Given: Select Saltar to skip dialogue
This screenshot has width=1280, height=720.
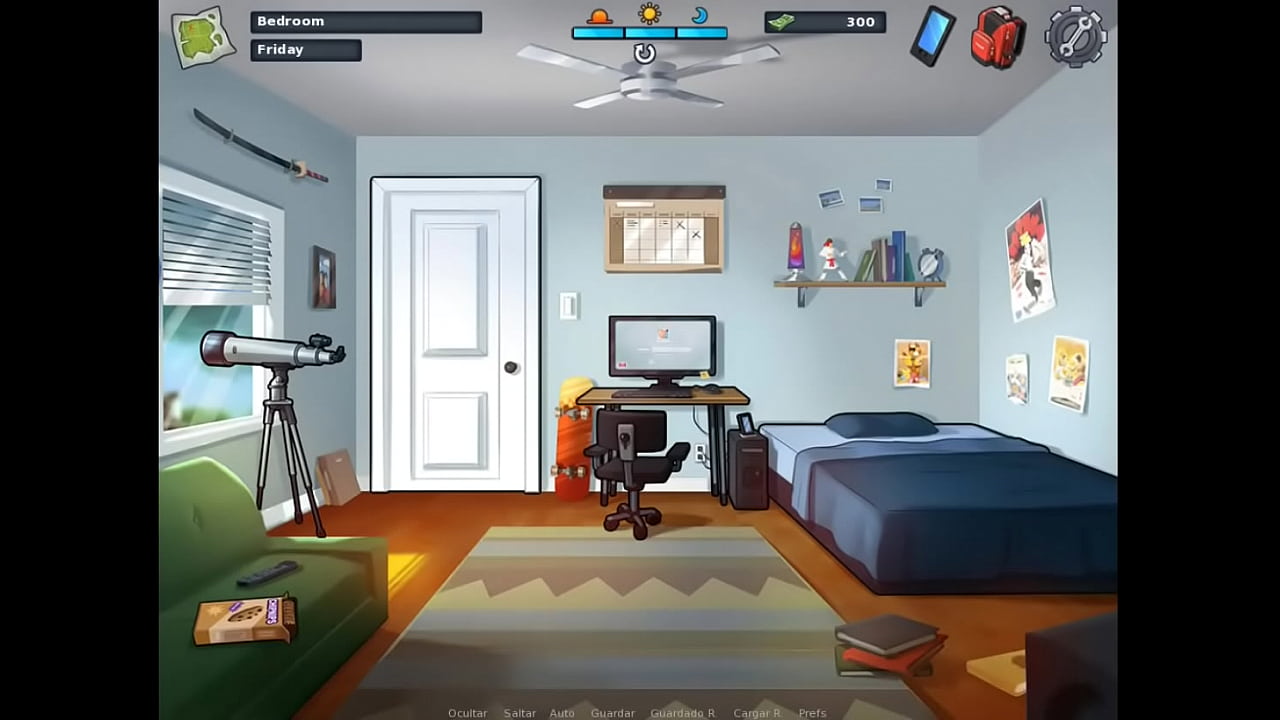Looking at the screenshot, I should point(520,713).
